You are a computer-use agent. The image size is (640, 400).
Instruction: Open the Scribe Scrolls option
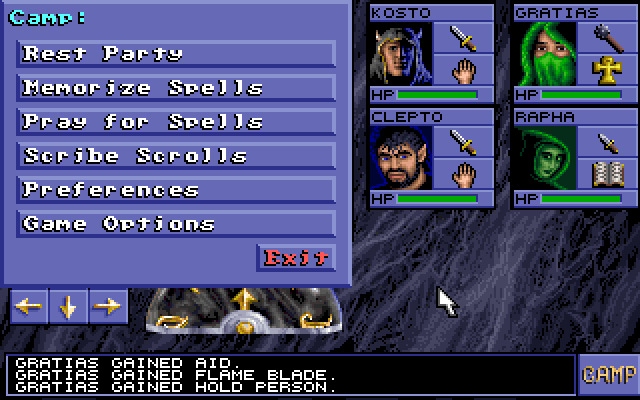click(176, 156)
